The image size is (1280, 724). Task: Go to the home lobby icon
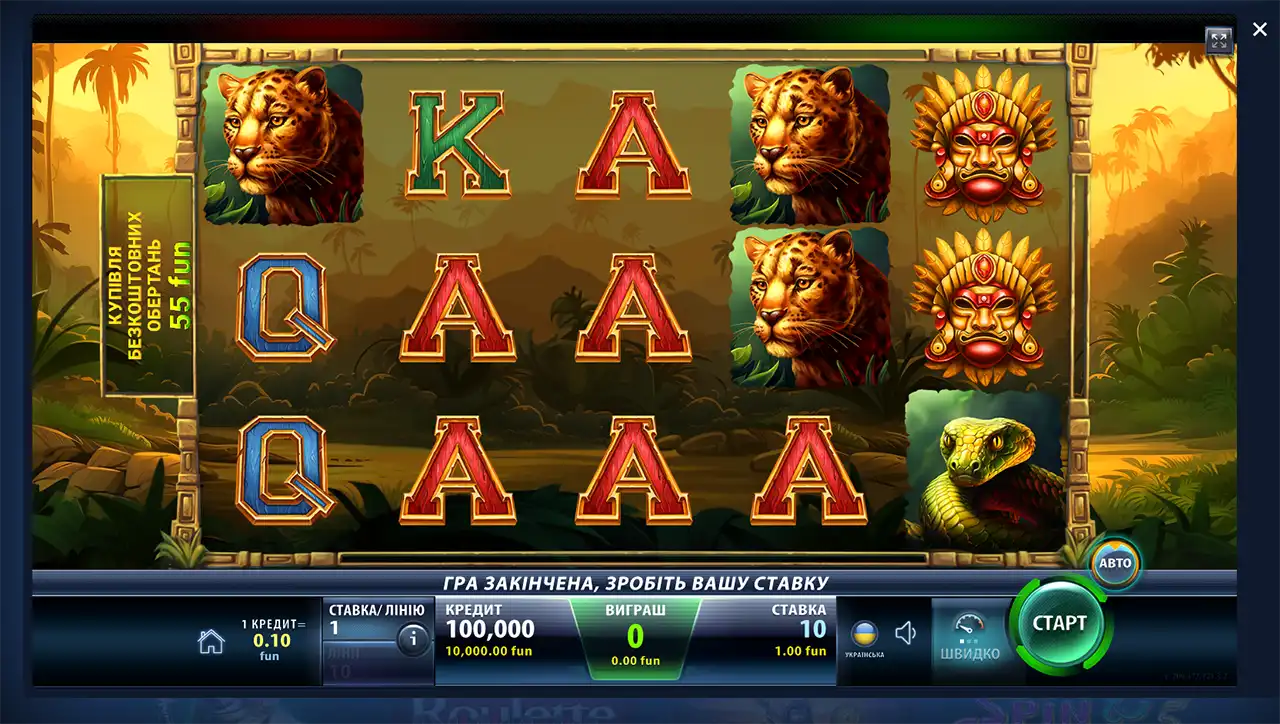[211, 642]
